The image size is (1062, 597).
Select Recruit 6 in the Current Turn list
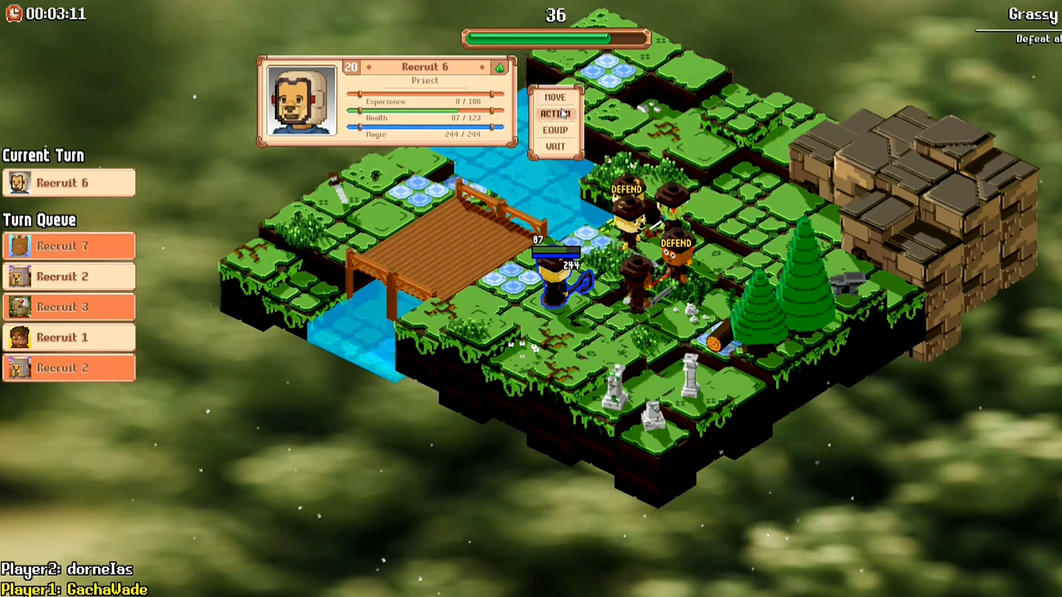(69, 183)
